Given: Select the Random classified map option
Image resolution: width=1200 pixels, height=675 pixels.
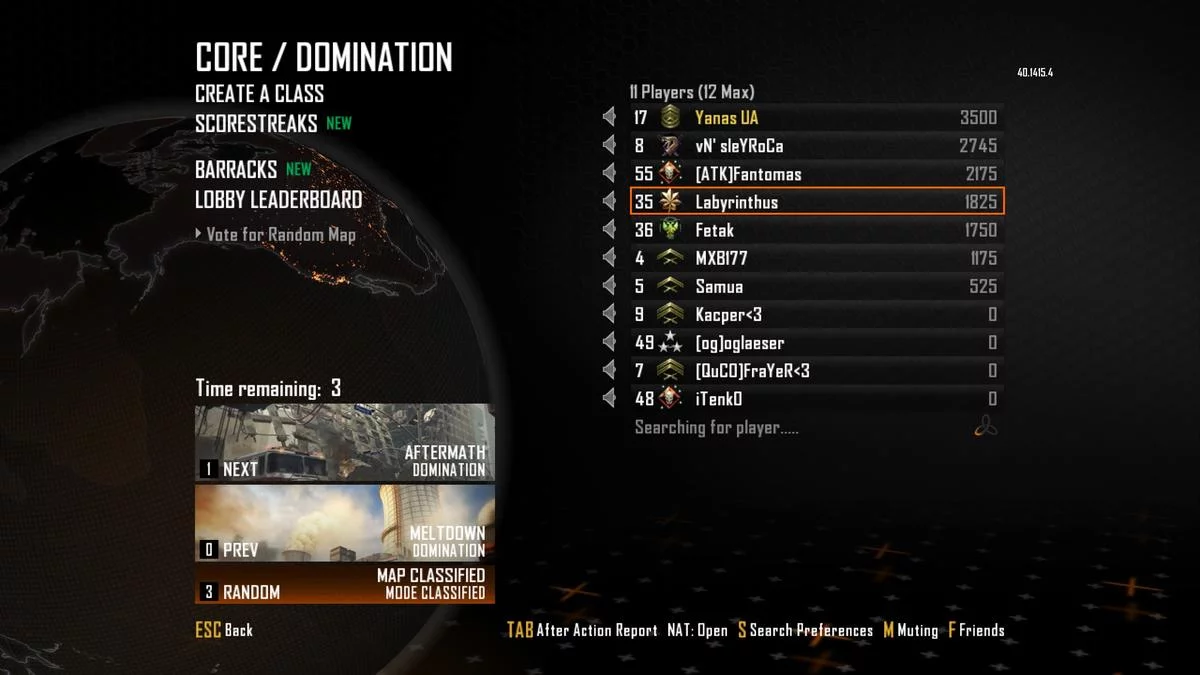Looking at the screenshot, I should coord(344,584).
